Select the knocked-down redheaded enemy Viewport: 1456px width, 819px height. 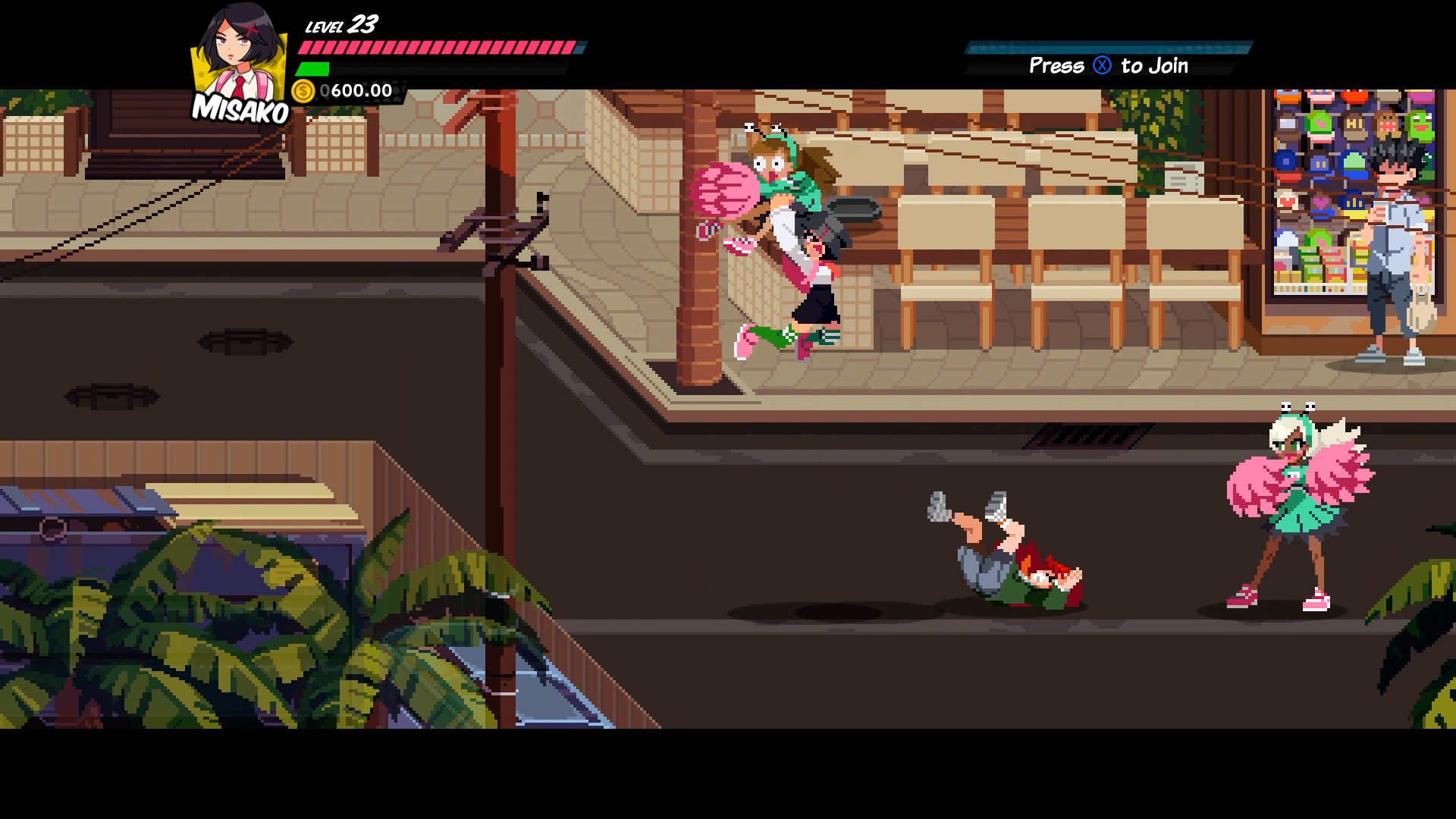(1009, 569)
